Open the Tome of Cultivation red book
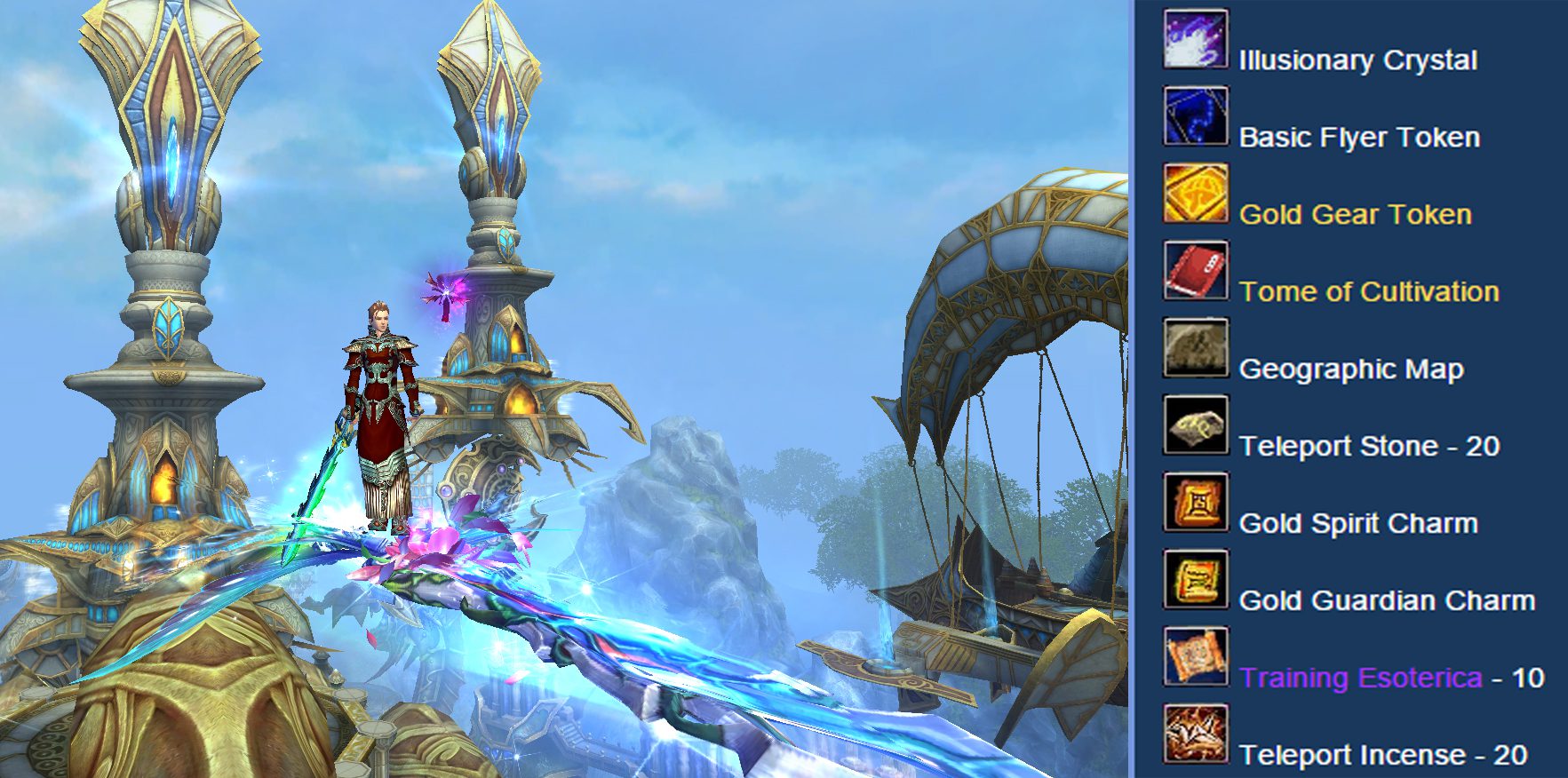The image size is (1568, 778). 1196,271
